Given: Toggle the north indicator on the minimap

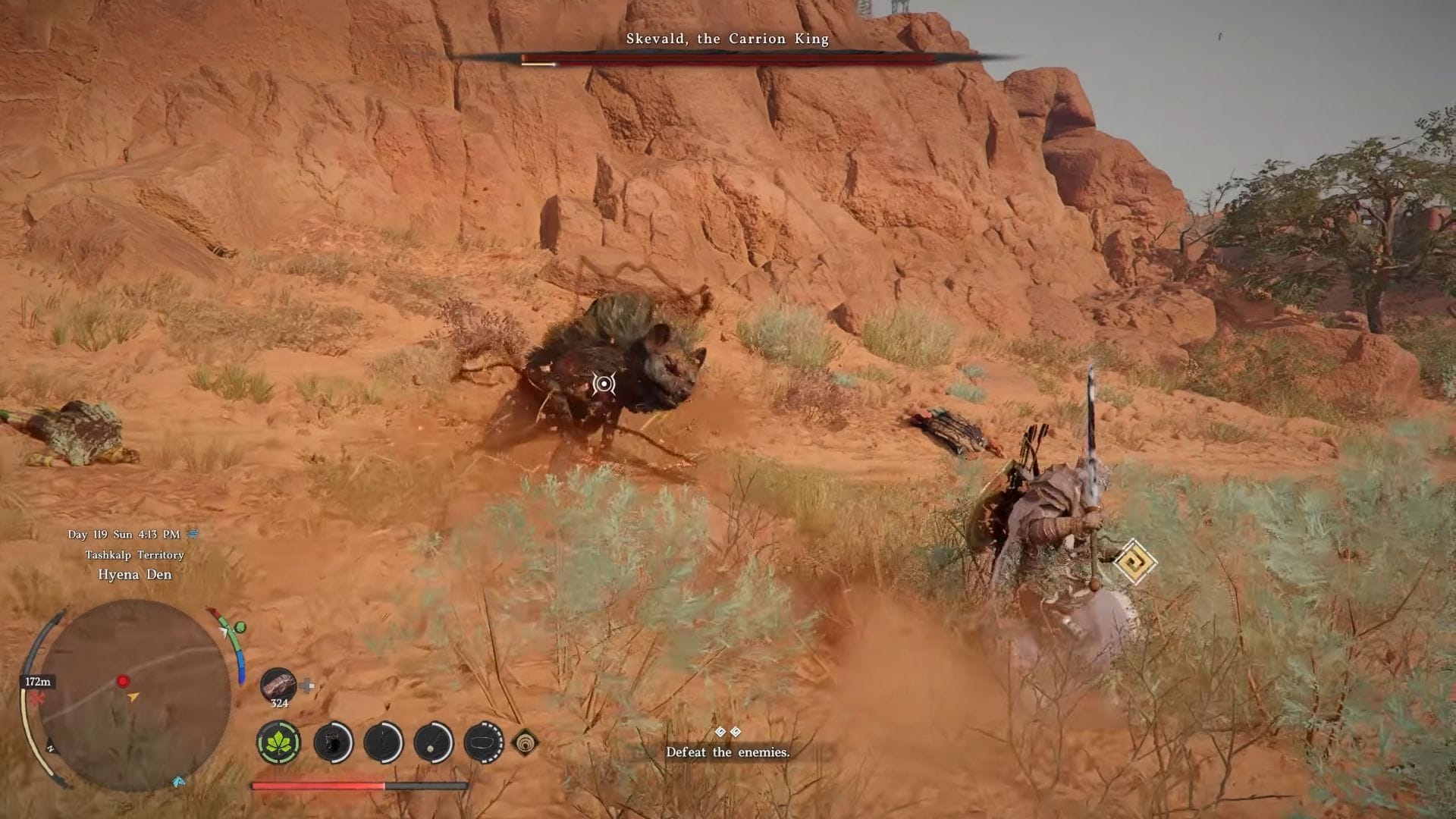Looking at the screenshot, I should 52,748.
